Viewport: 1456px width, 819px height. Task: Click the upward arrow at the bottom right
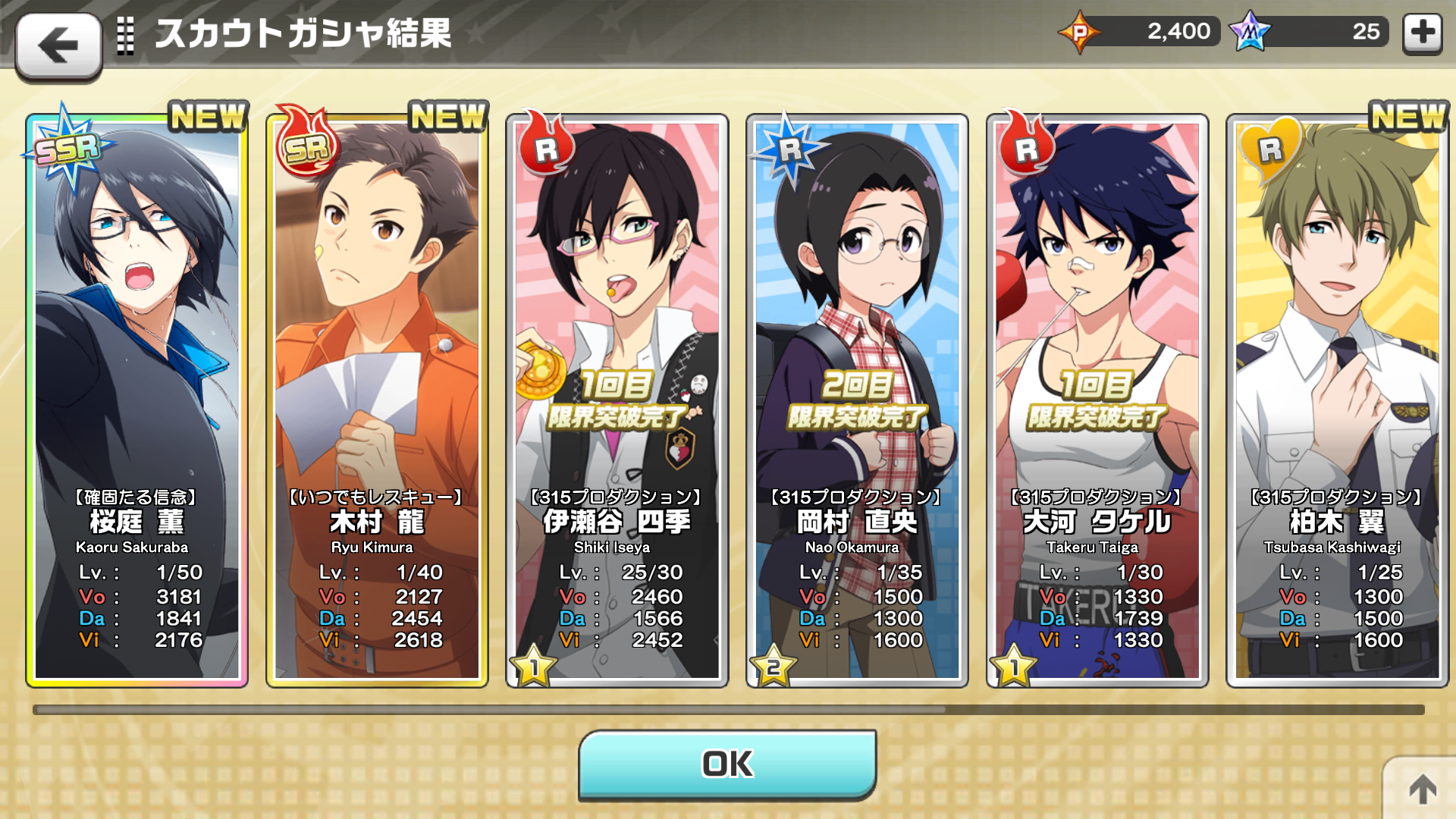point(1423,789)
